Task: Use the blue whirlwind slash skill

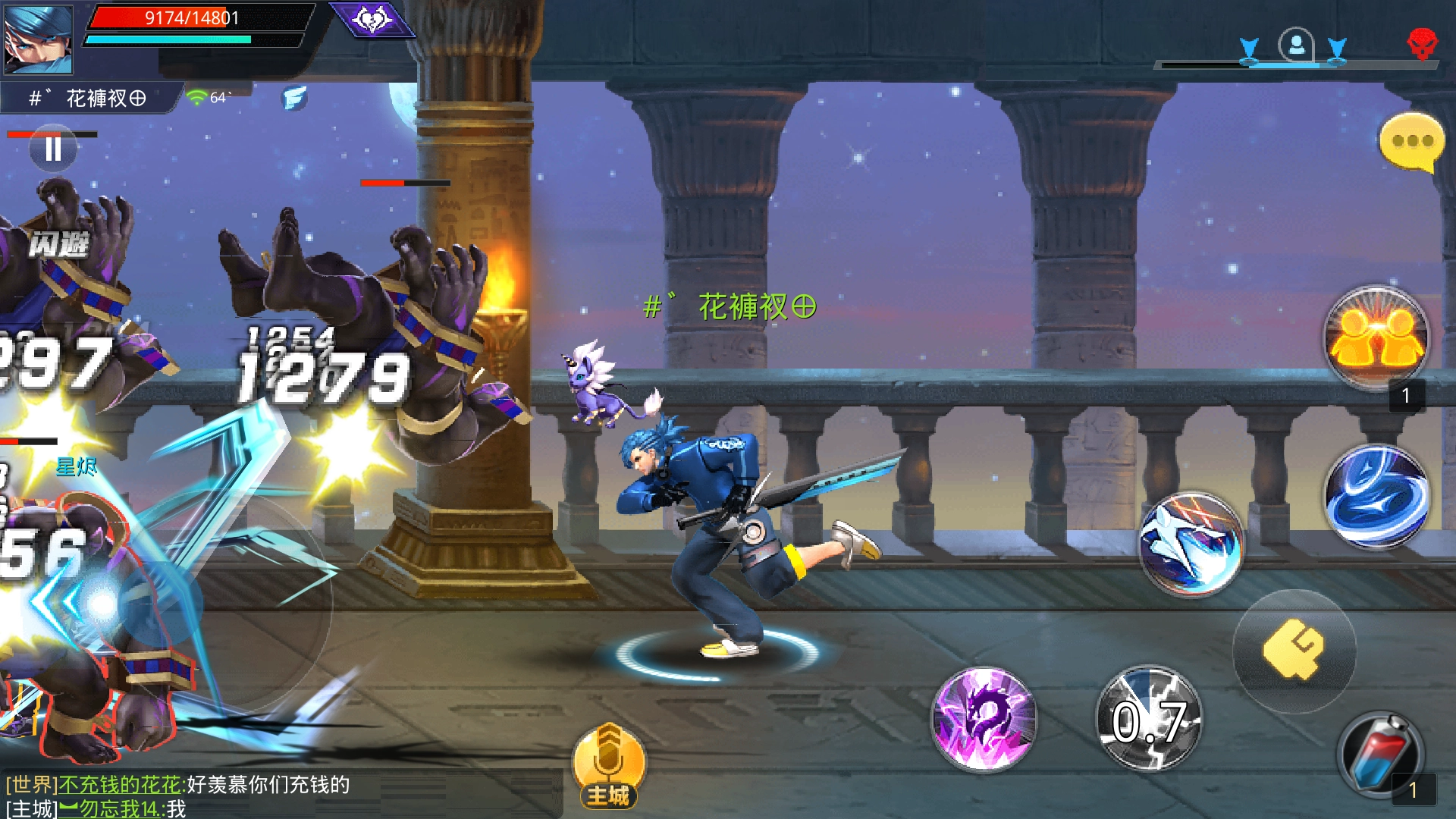Action: pyautogui.click(x=1376, y=496)
